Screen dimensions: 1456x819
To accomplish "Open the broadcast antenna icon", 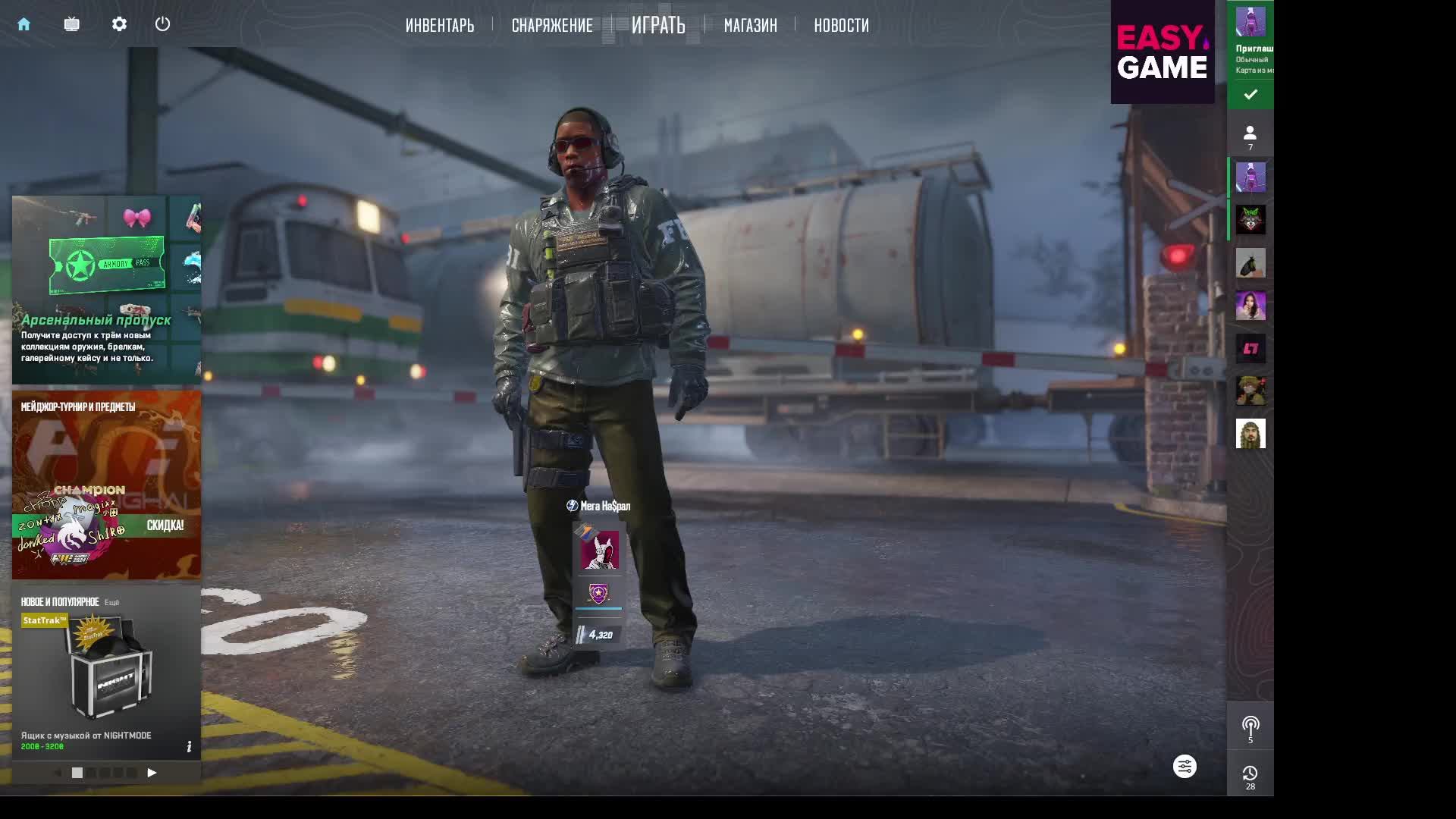I will click(1250, 727).
